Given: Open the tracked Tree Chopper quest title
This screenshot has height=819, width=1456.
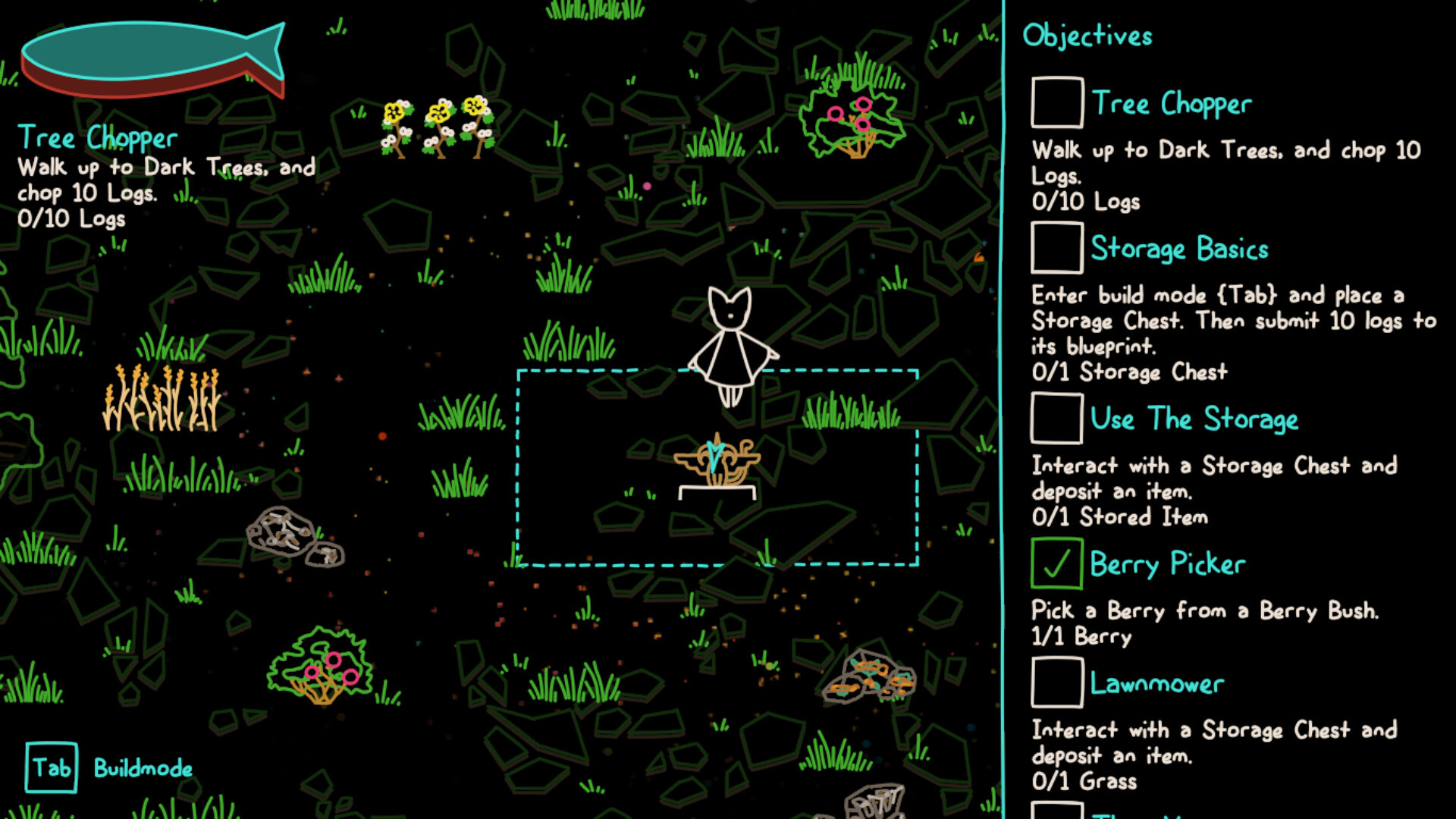Looking at the screenshot, I should [97, 138].
